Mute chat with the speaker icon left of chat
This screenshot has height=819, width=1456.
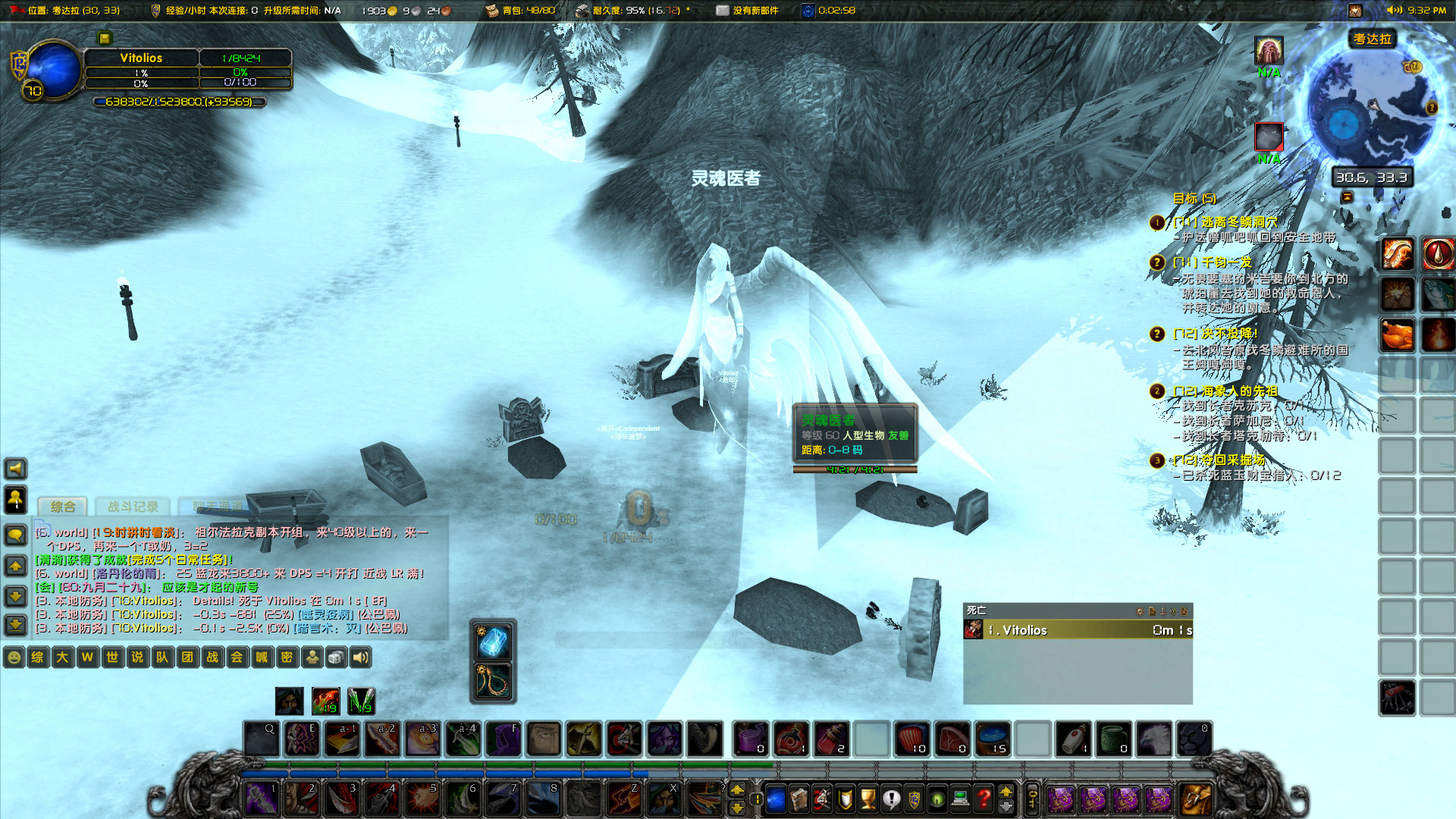tap(15, 469)
